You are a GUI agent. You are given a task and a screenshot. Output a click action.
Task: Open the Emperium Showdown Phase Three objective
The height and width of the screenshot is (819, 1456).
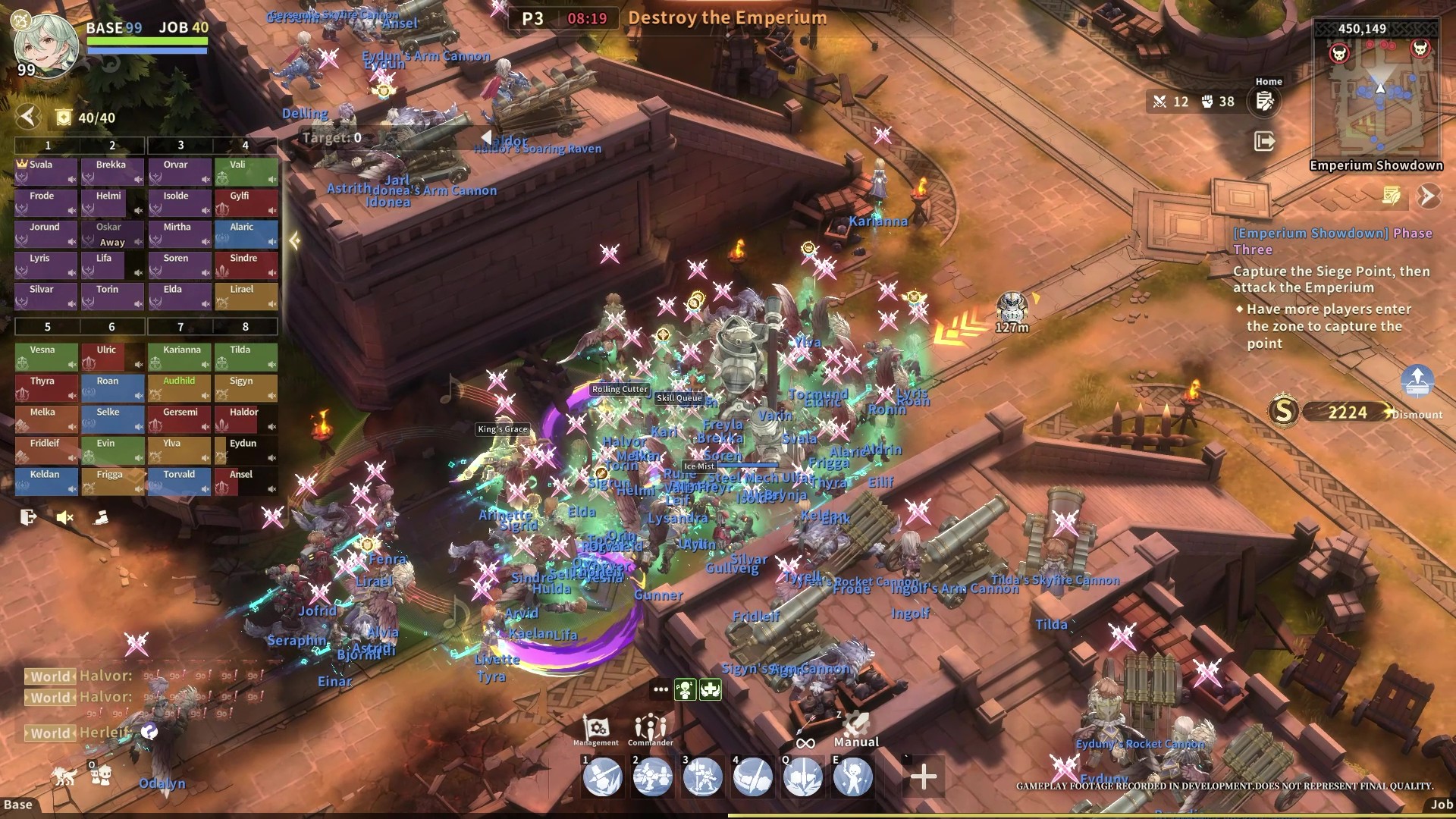1332,241
